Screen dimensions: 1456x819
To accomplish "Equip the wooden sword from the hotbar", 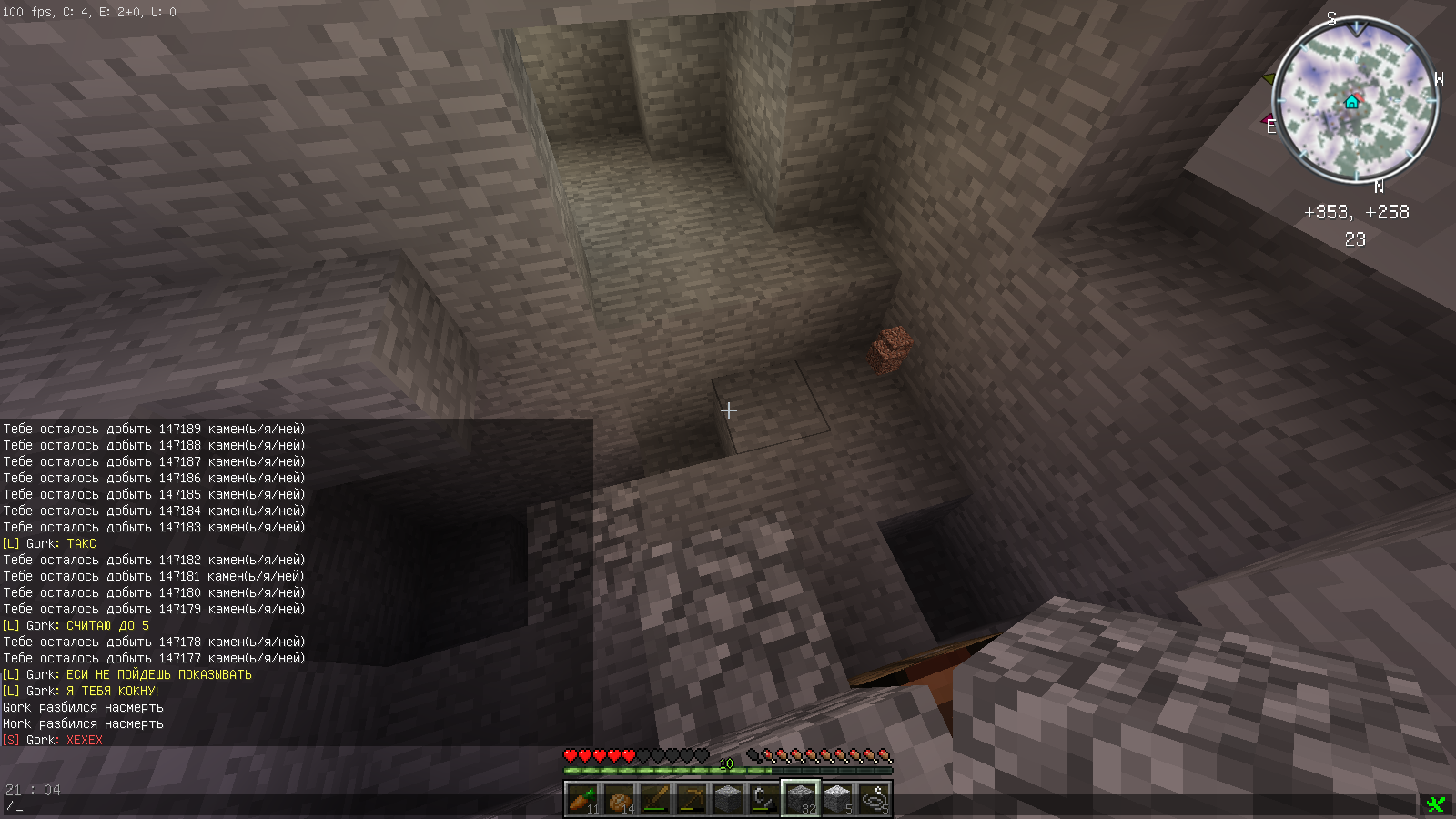I will 655,799.
